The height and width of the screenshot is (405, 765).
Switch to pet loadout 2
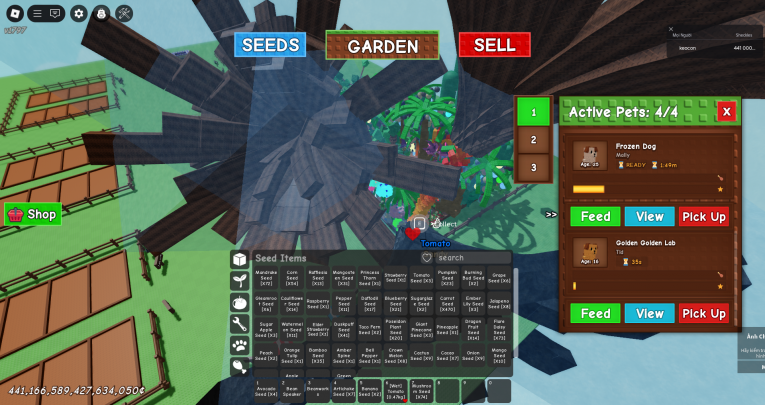[x=533, y=140]
